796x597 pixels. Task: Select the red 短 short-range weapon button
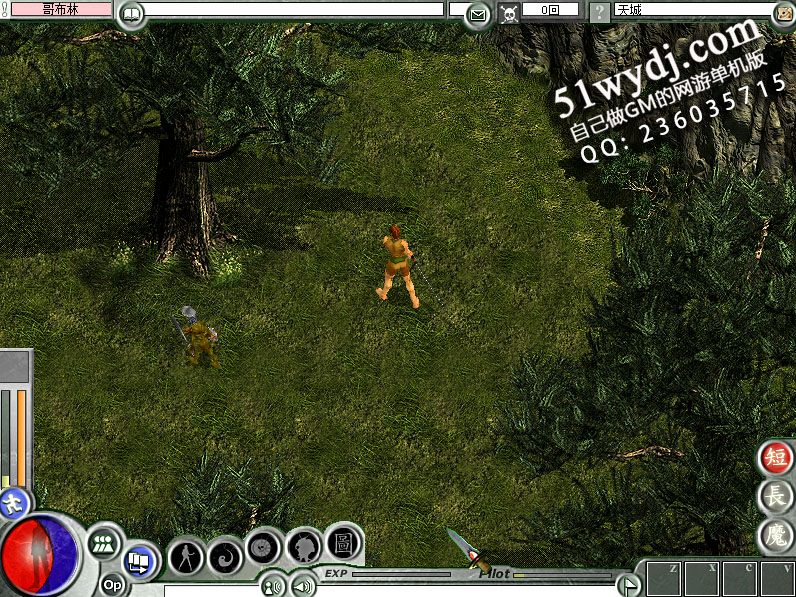coord(776,458)
